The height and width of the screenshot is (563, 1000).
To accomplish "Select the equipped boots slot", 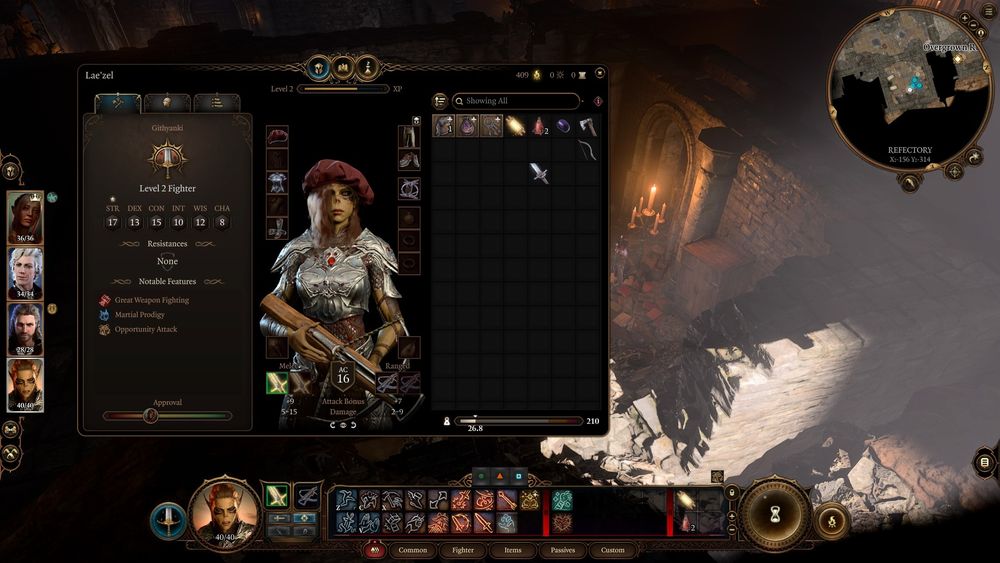I will pyautogui.click(x=409, y=160).
